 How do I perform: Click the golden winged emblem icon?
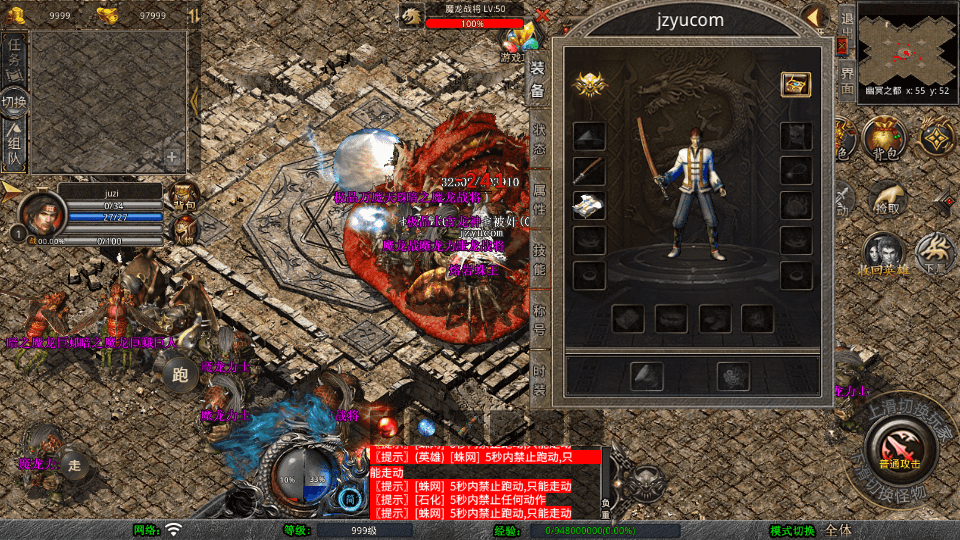[x=590, y=86]
